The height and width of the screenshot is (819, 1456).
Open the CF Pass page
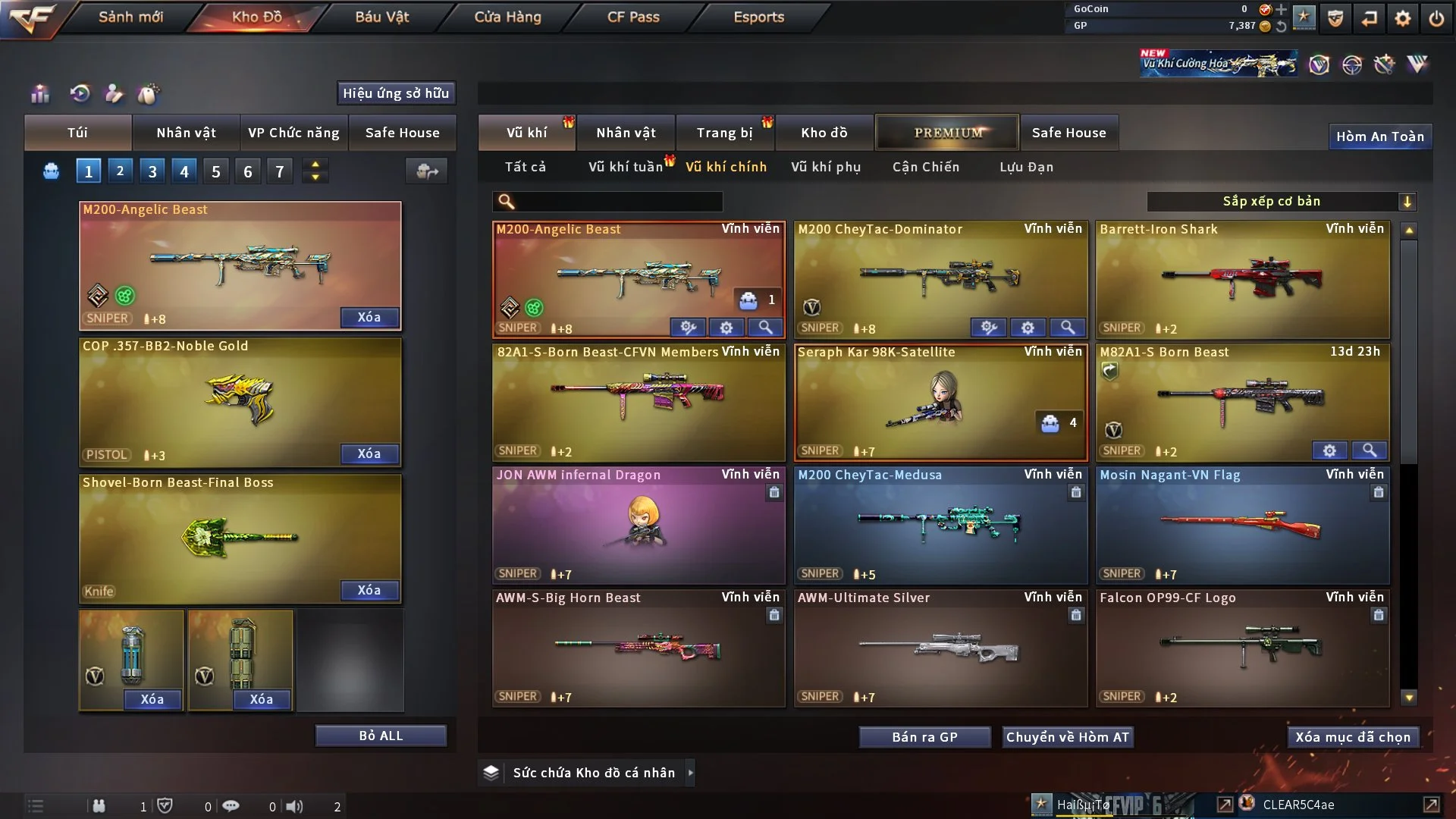(633, 17)
